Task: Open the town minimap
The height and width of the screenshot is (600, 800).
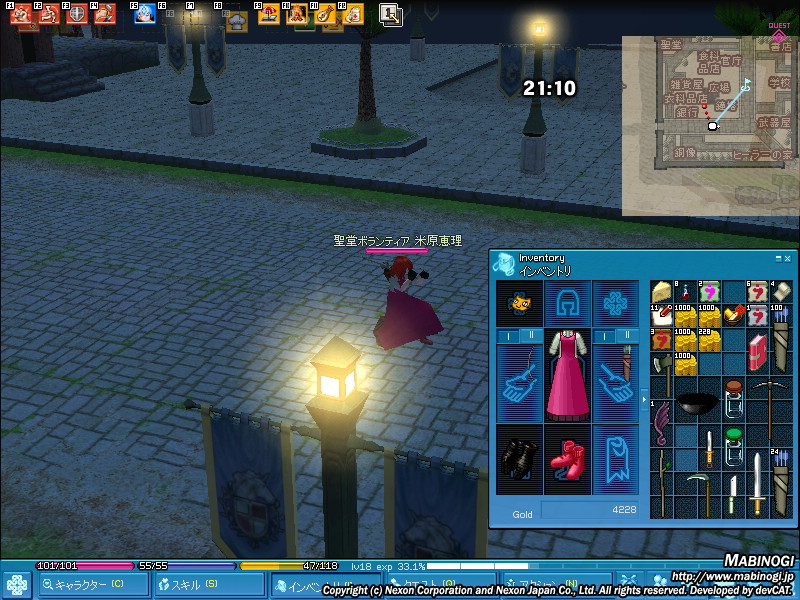Action: pos(708,125)
